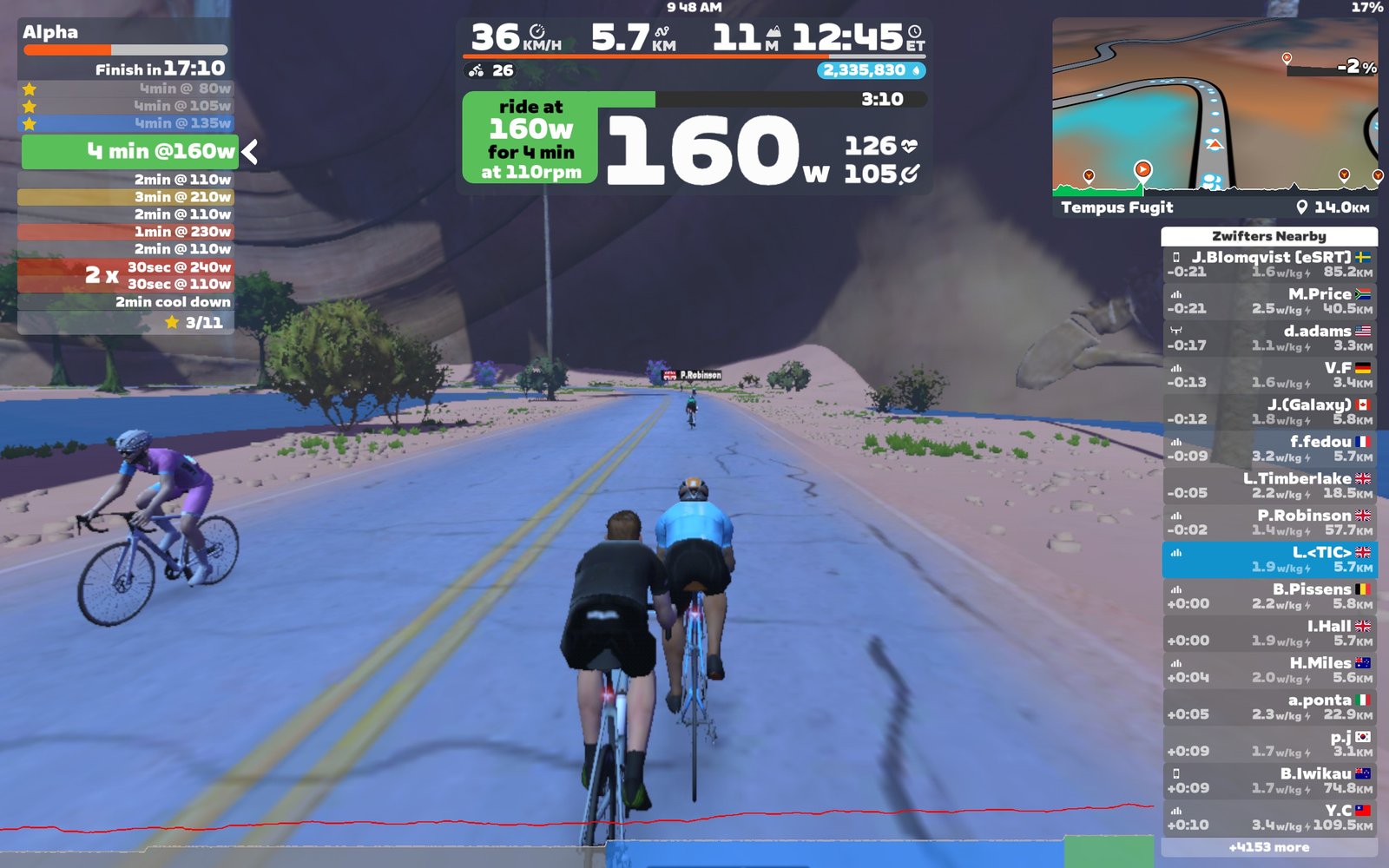Click the Zwifters Nearby panel header
1389x868 pixels.
click(1271, 235)
